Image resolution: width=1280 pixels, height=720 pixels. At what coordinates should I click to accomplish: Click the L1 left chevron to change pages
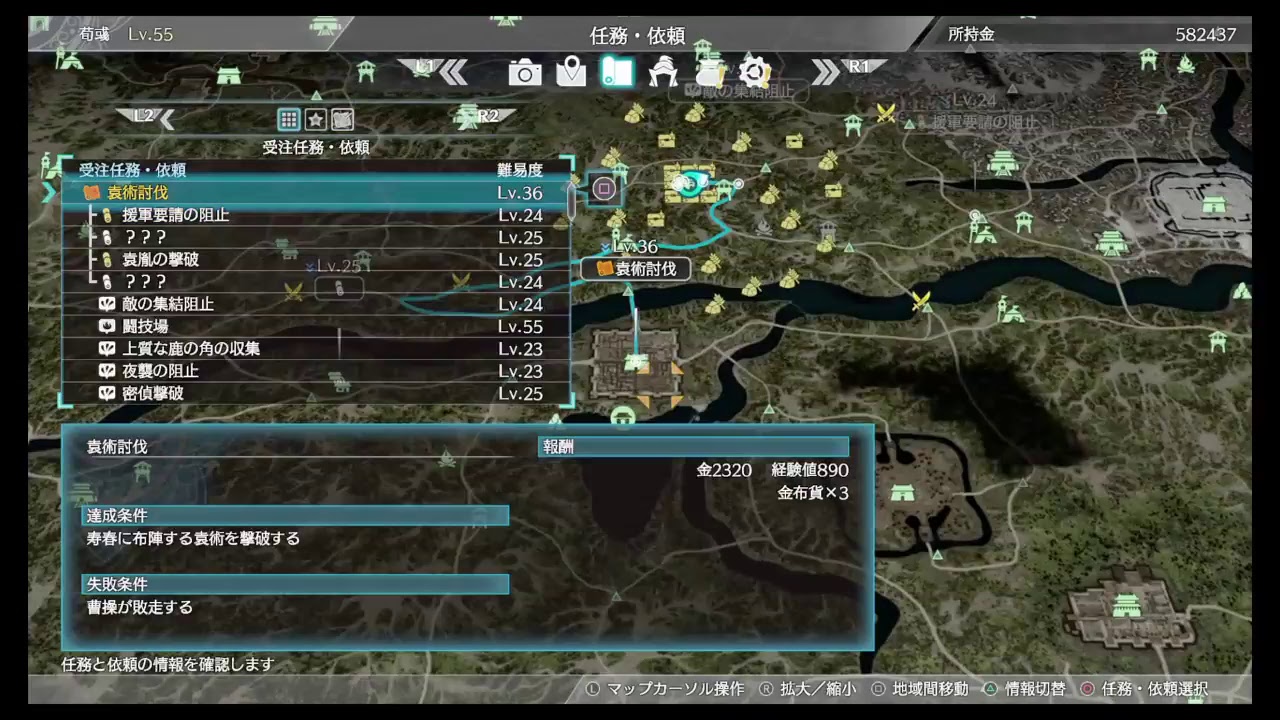(x=453, y=71)
